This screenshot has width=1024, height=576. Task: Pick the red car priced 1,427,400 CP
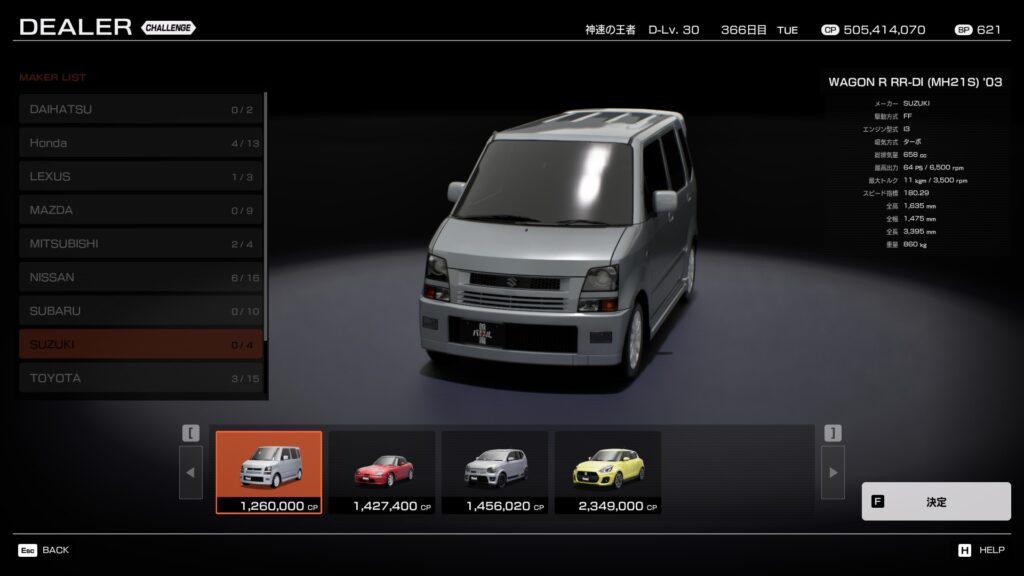382,472
